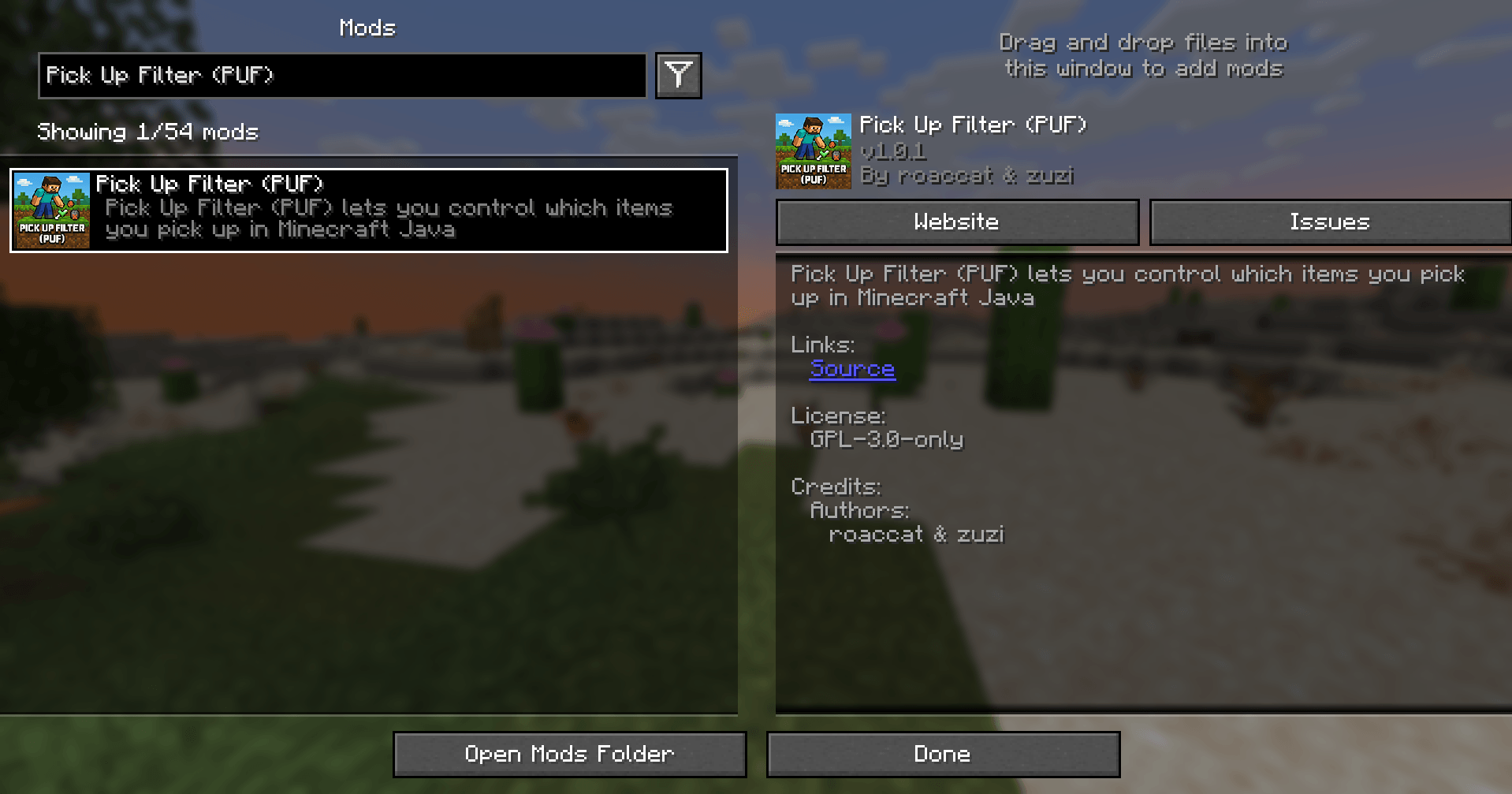Click the funnel icon beside the search bar
The image size is (1512, 794).
[x=677, y=75]
